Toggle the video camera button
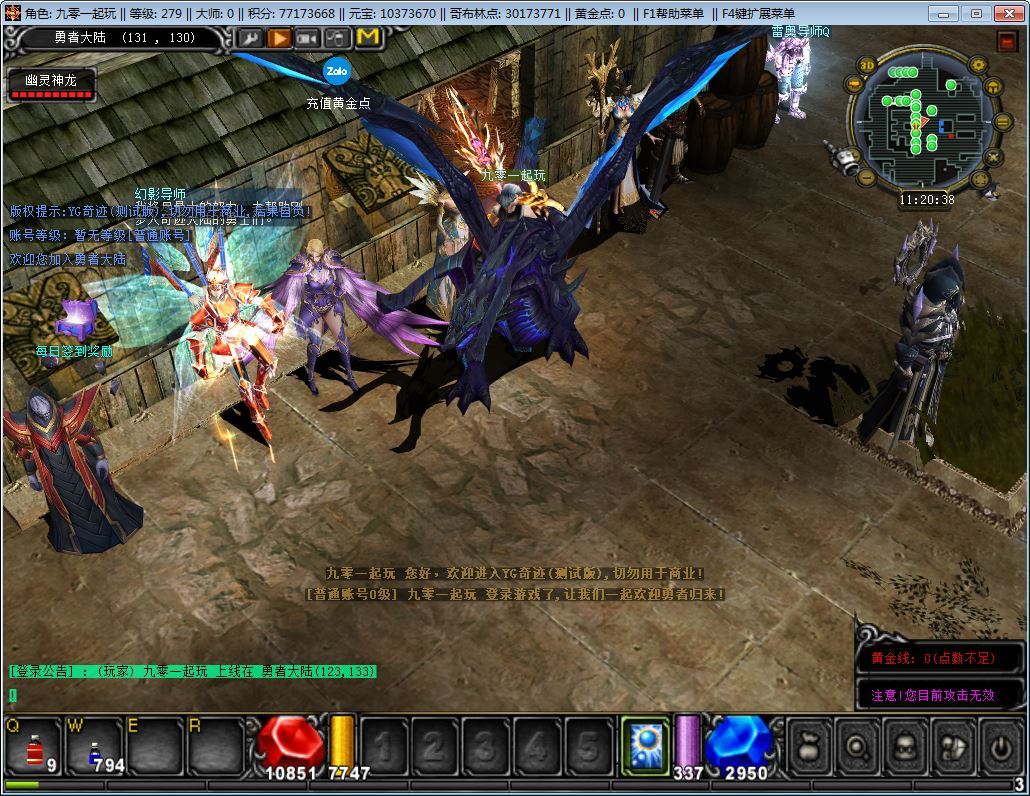This screenshot has width=1030, height=796. pos(309,38)
